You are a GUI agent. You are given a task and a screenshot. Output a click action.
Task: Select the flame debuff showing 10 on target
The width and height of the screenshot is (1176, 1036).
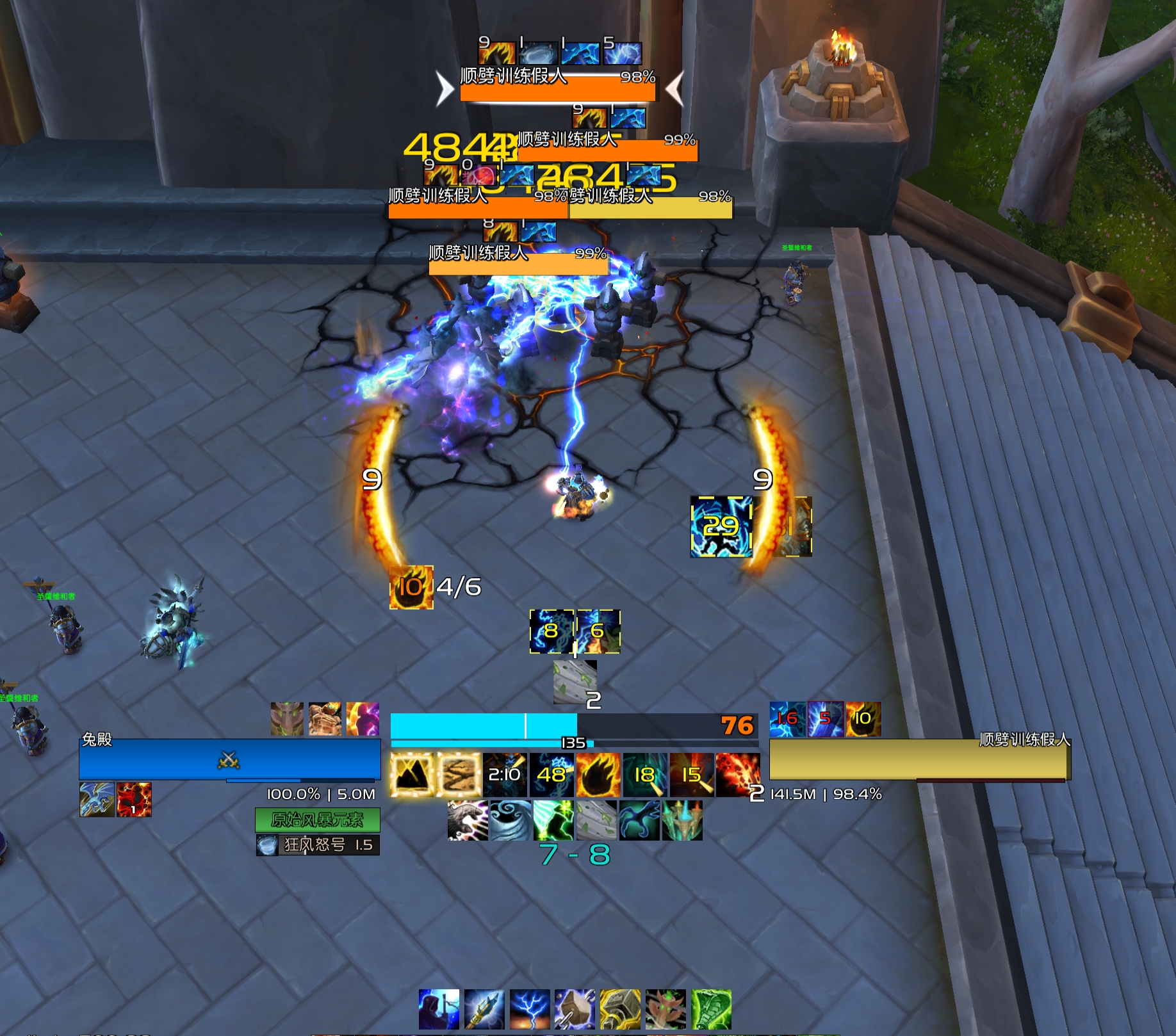[x=863, y=718]
